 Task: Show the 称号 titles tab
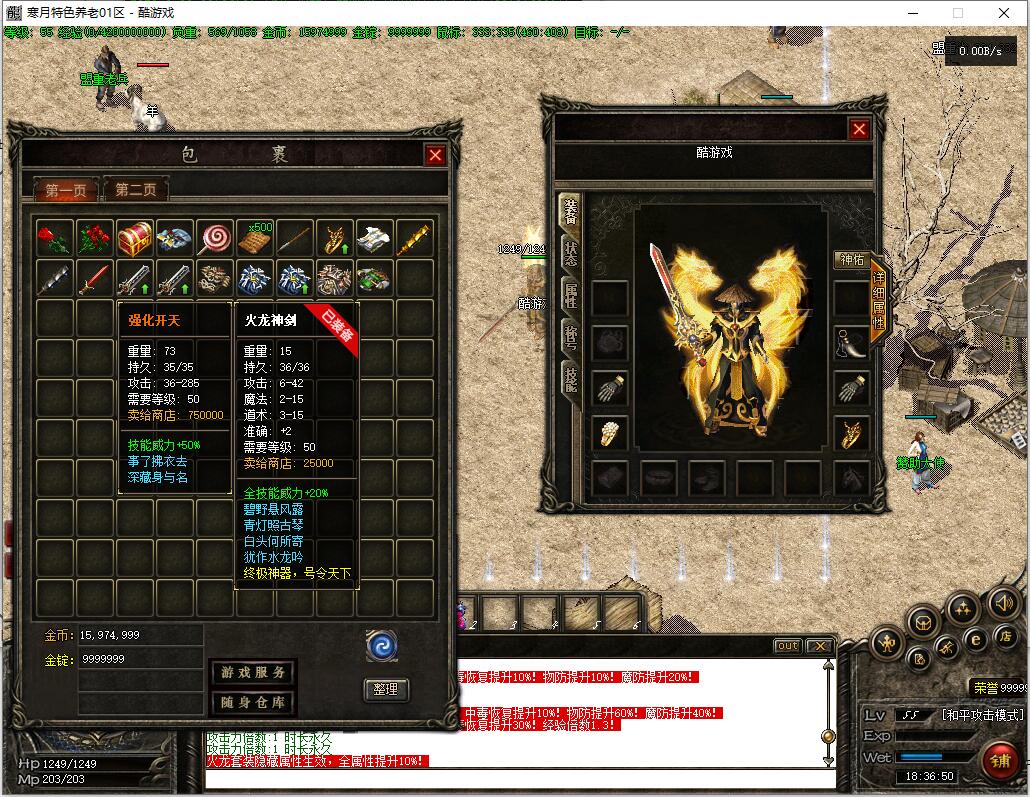coord(570,336)
